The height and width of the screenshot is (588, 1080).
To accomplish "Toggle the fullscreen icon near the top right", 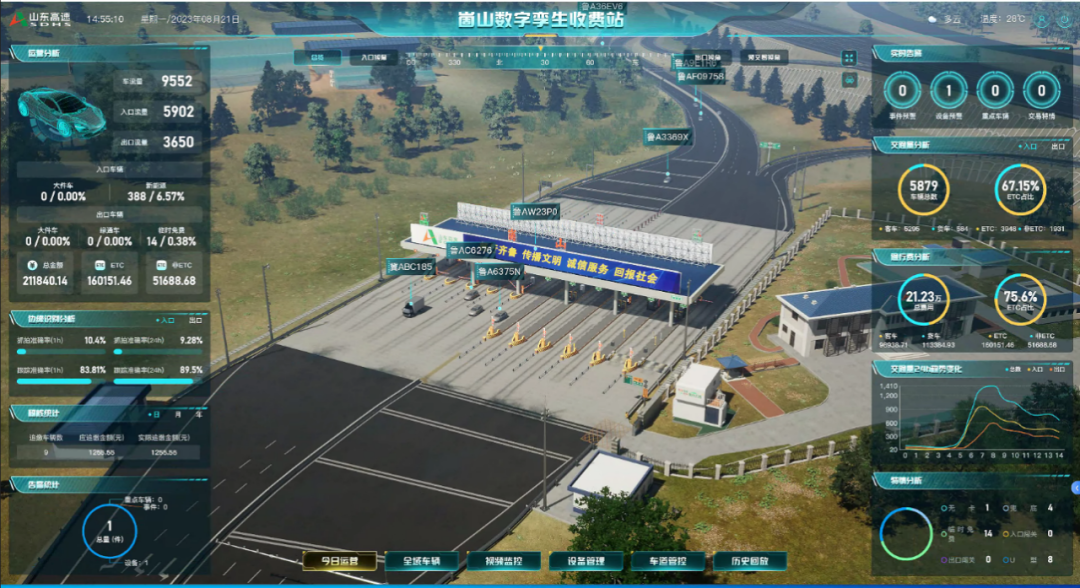I will click(849, 58).
